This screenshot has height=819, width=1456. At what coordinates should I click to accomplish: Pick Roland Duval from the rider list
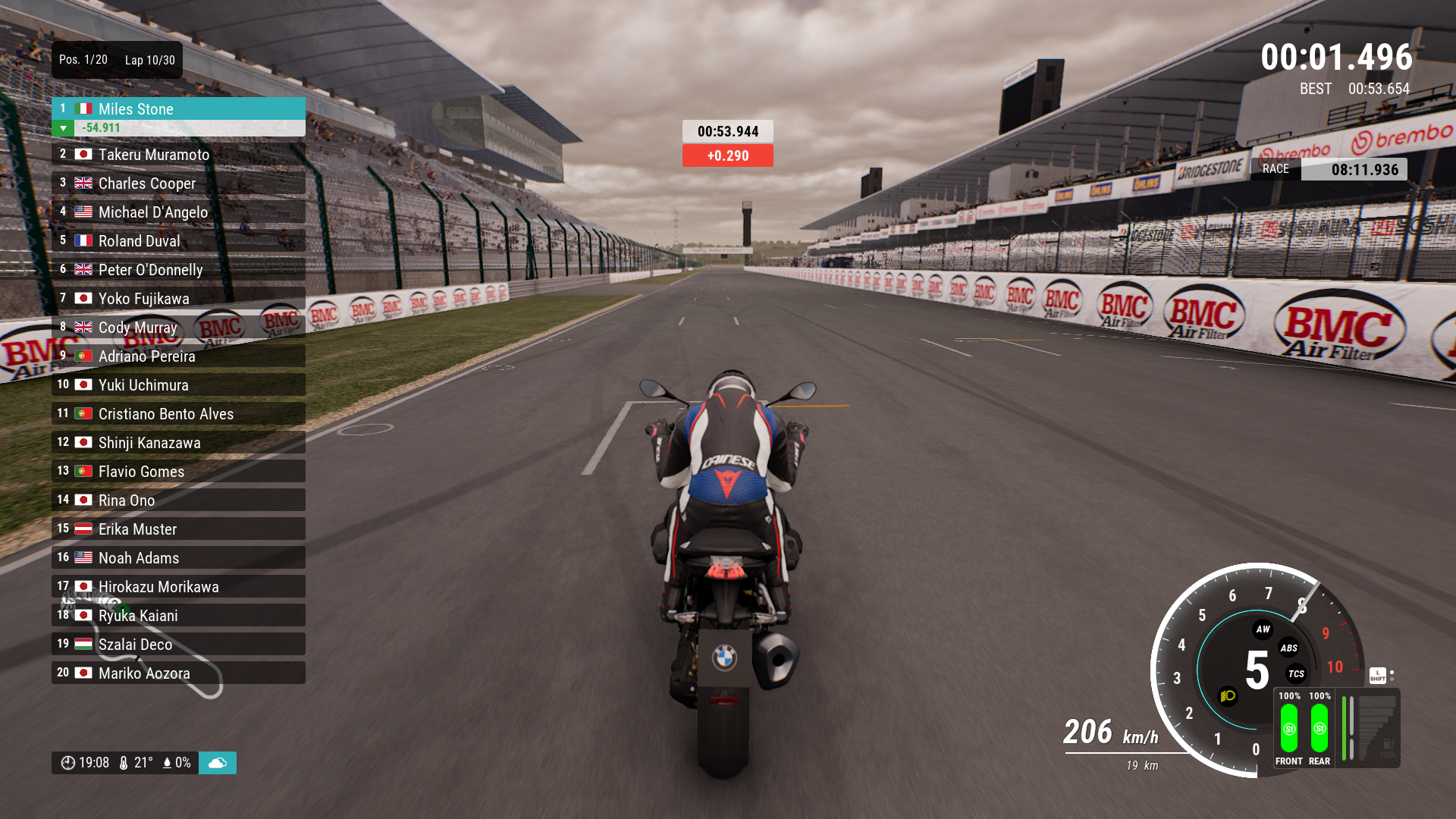178,241
